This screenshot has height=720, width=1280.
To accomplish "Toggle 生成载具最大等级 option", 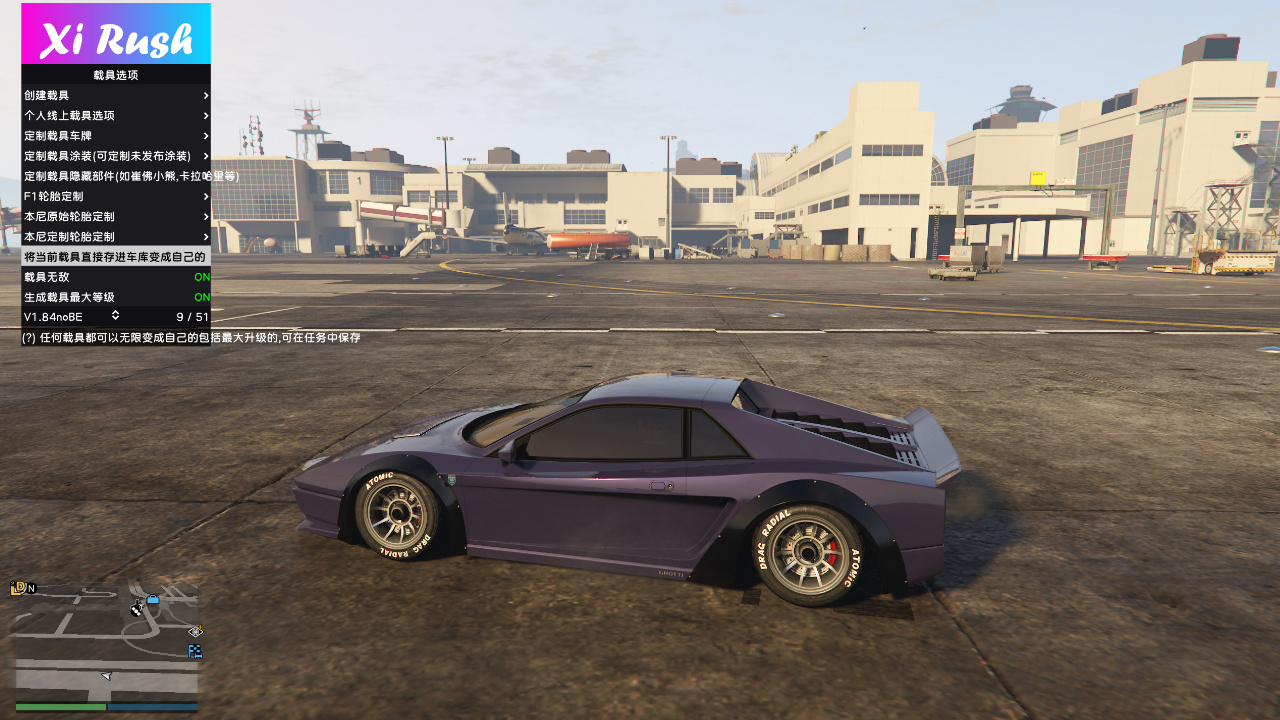I will click(x=115, y=297).
